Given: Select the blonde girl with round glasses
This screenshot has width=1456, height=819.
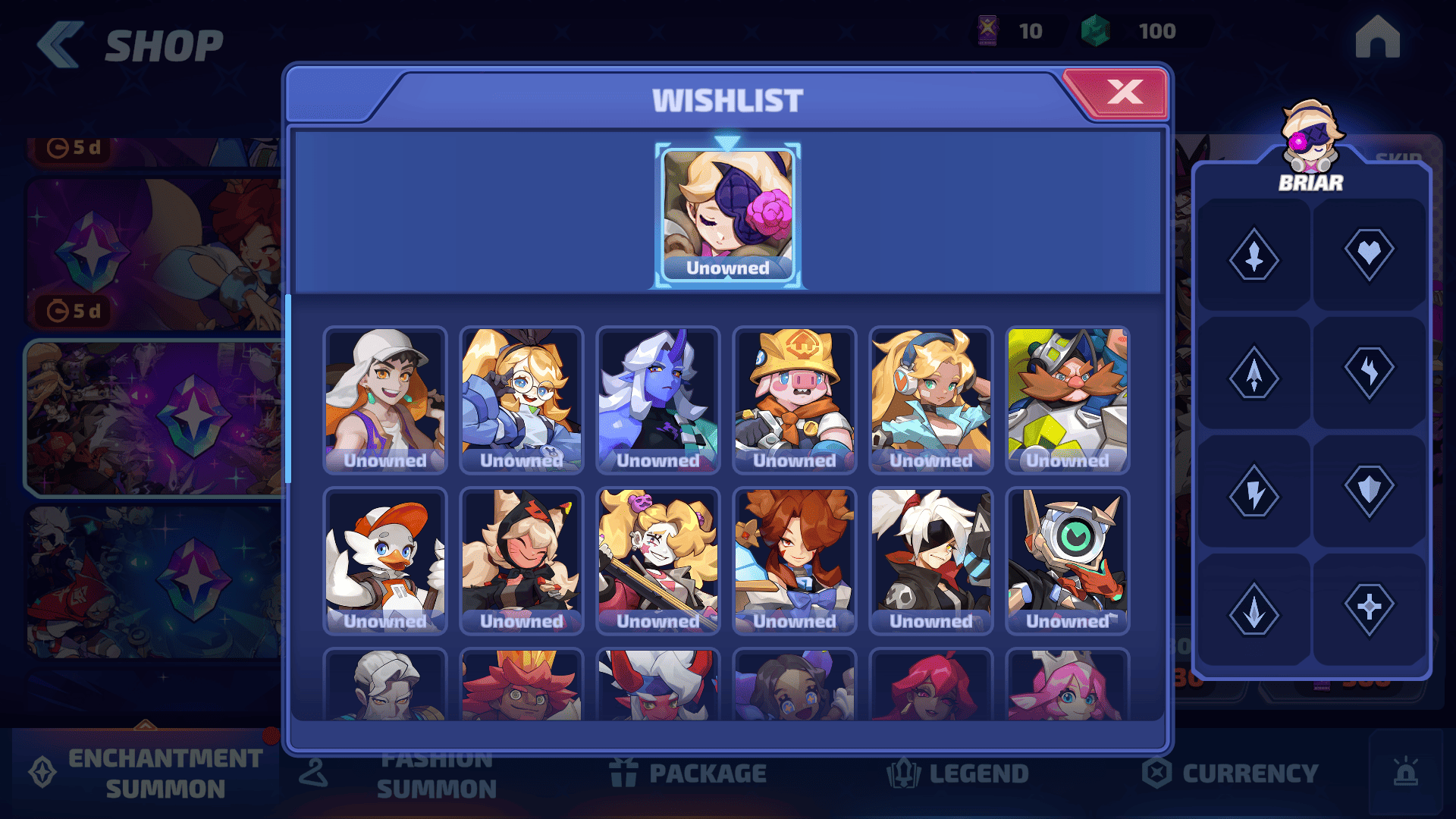Looking at the screenshot, I should coord(522,400).
